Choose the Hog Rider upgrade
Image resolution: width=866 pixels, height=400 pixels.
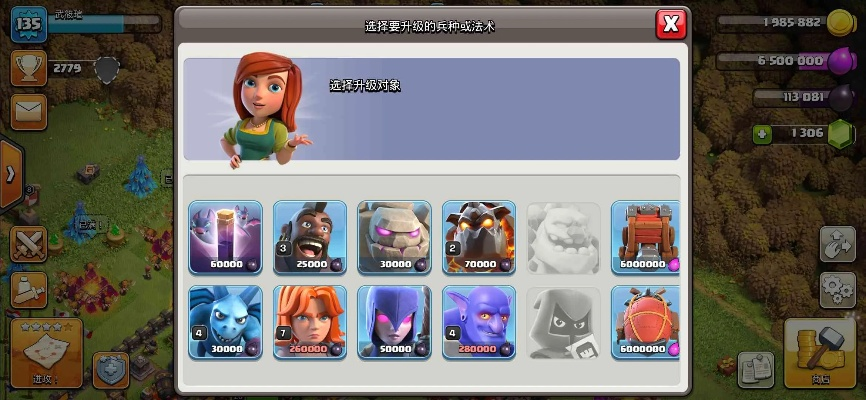point(310,237)
